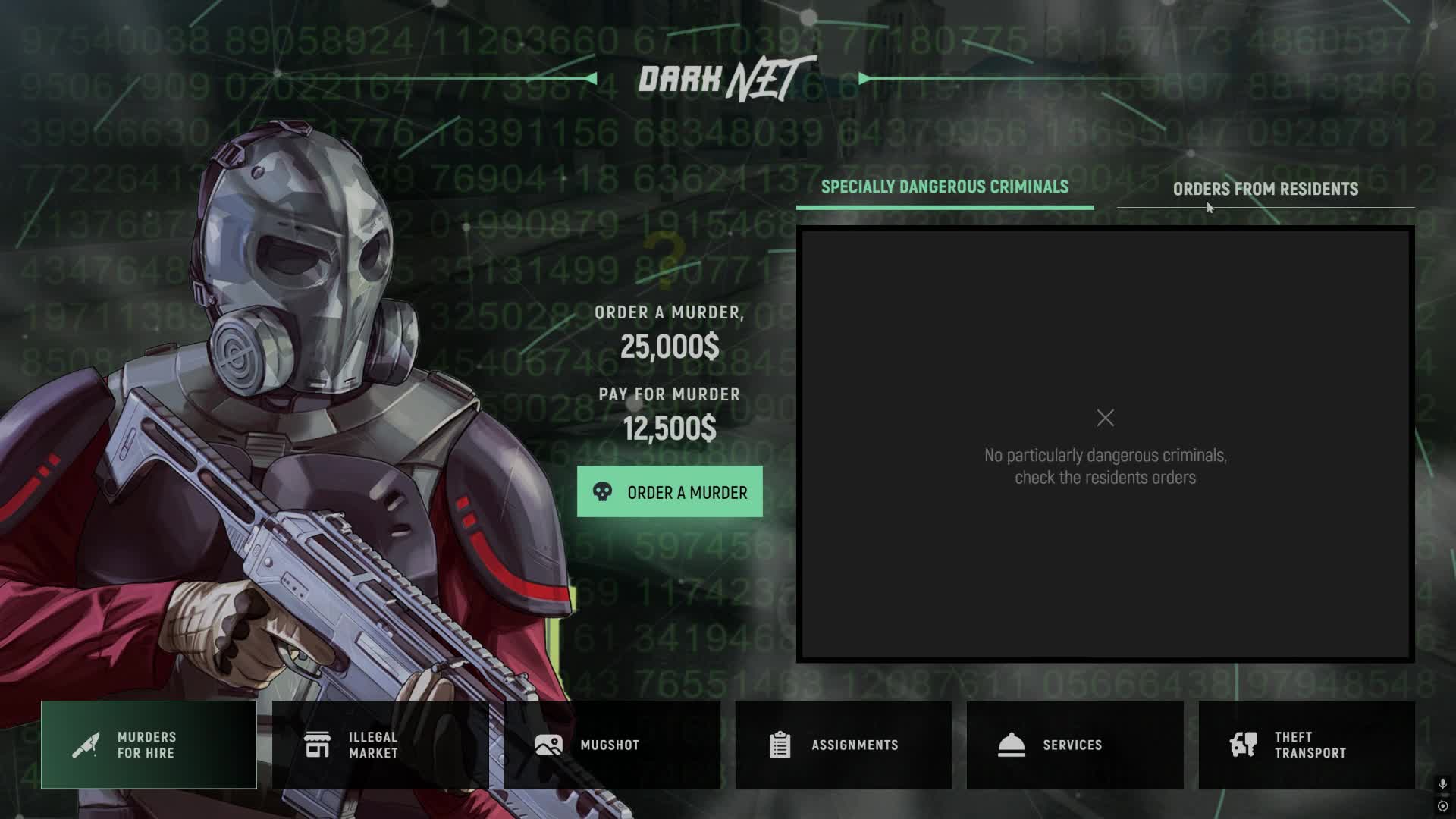Viewport: 1456px width, 819px height.
Task: Open the Murders For Hire section
Action: 149,745
